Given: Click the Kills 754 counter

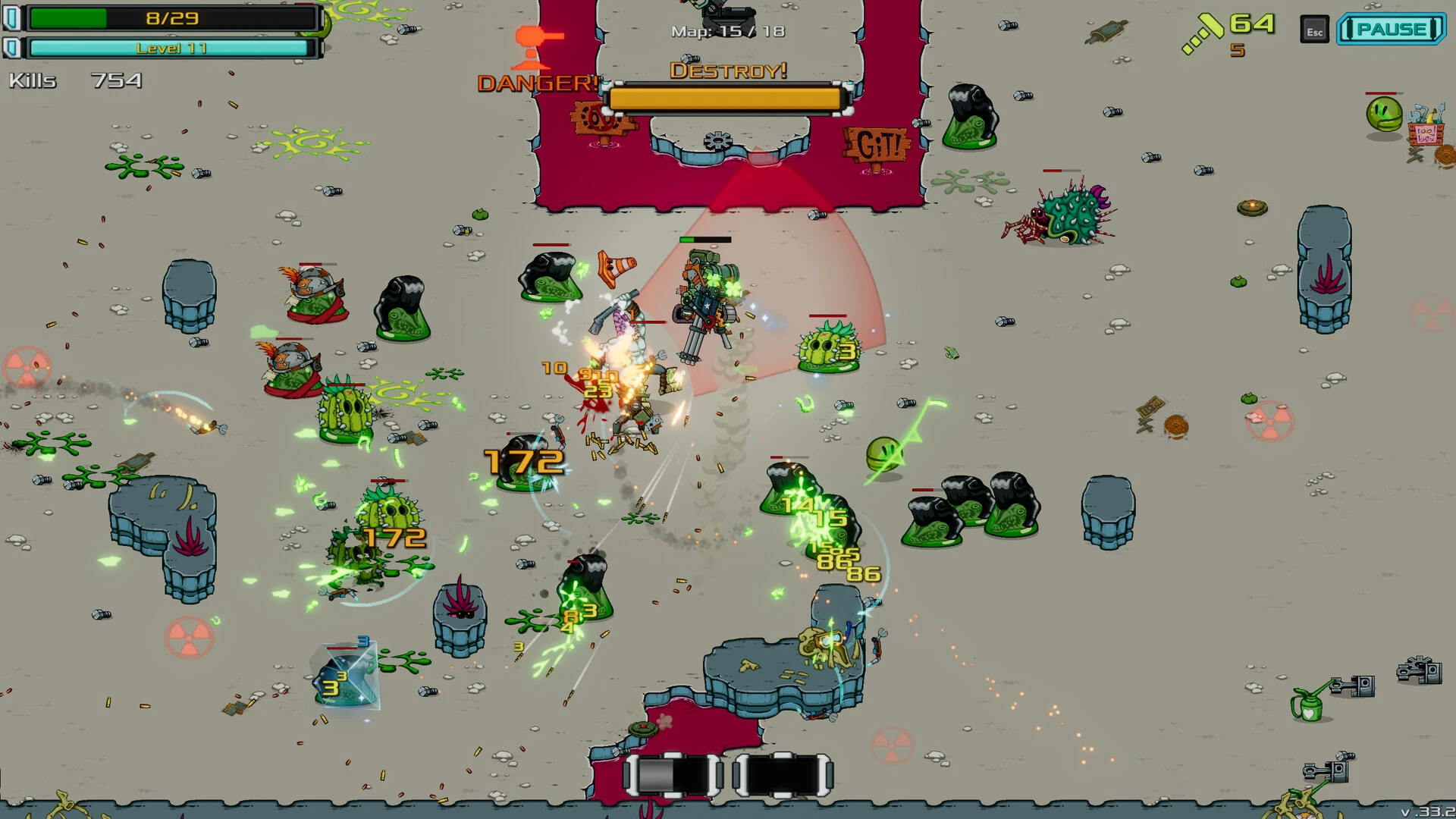Looking at the screenshot, I should coord(76,79).
